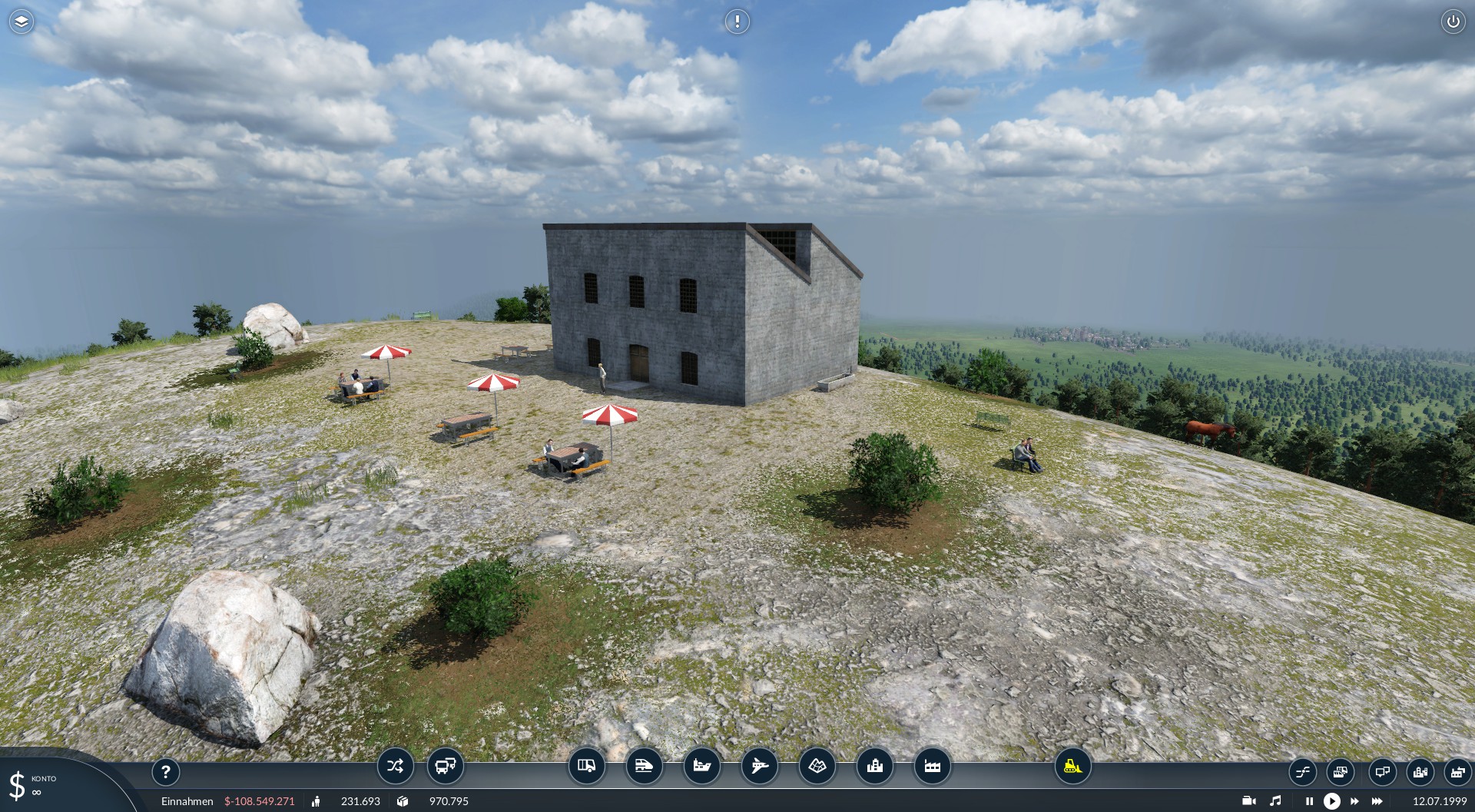
Task: Open the power button main menu
Action: [x=1453, y=22]
